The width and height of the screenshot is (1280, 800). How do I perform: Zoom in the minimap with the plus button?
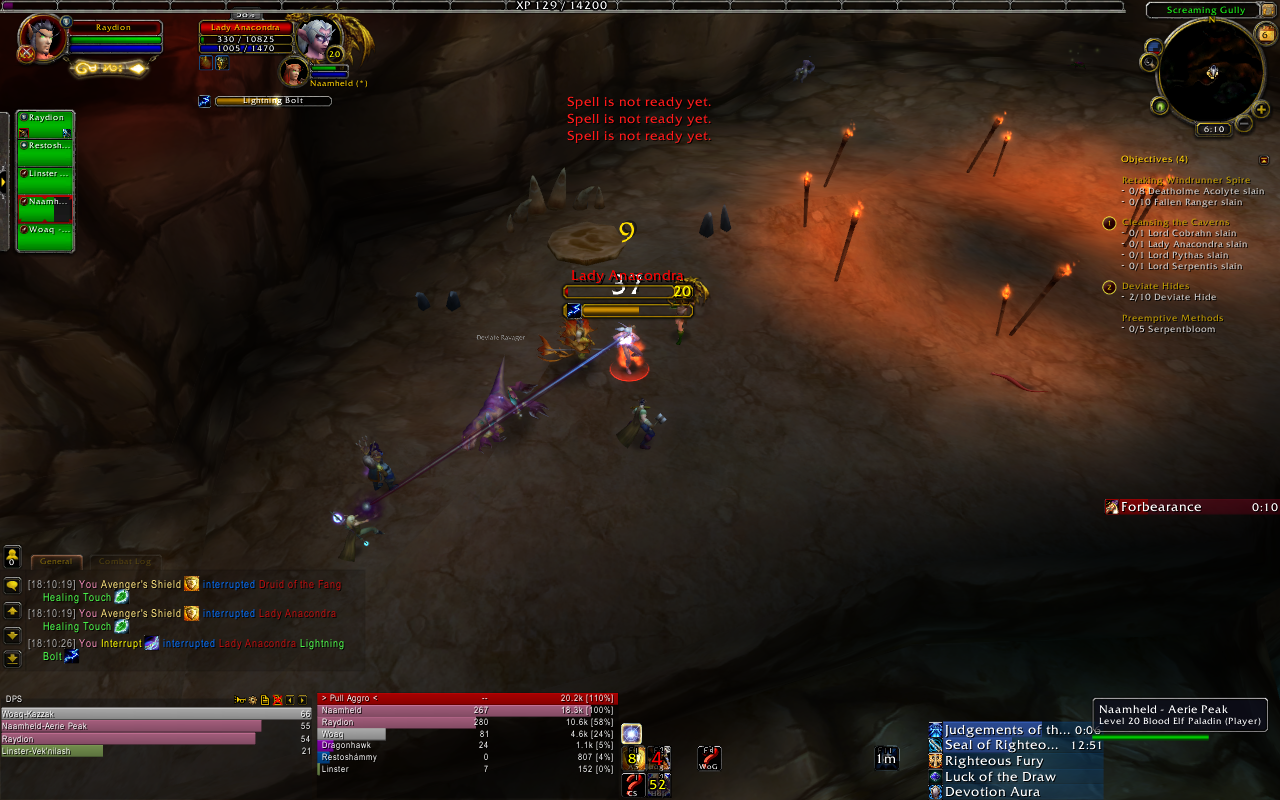coord(1262,109)
